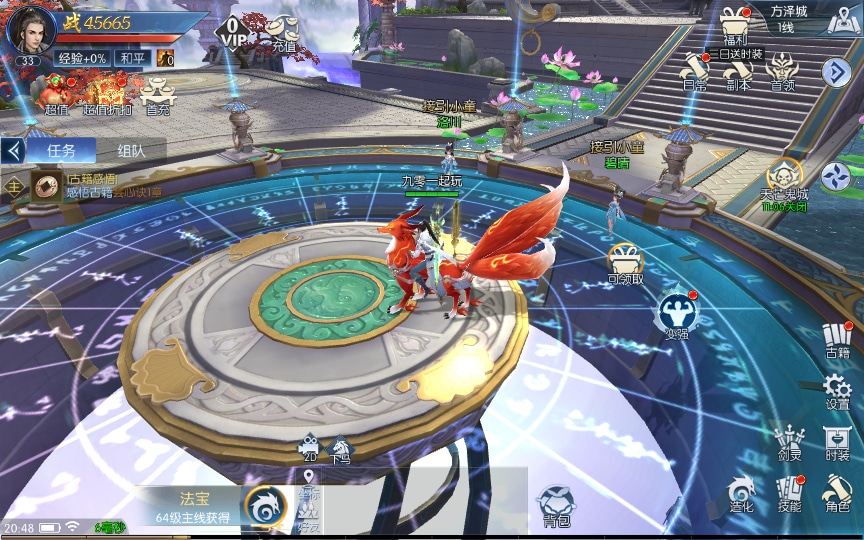This screenshot has width=864, height=540.
Task: Enter the 天芒鬼城 event
Action: [784, 182]
